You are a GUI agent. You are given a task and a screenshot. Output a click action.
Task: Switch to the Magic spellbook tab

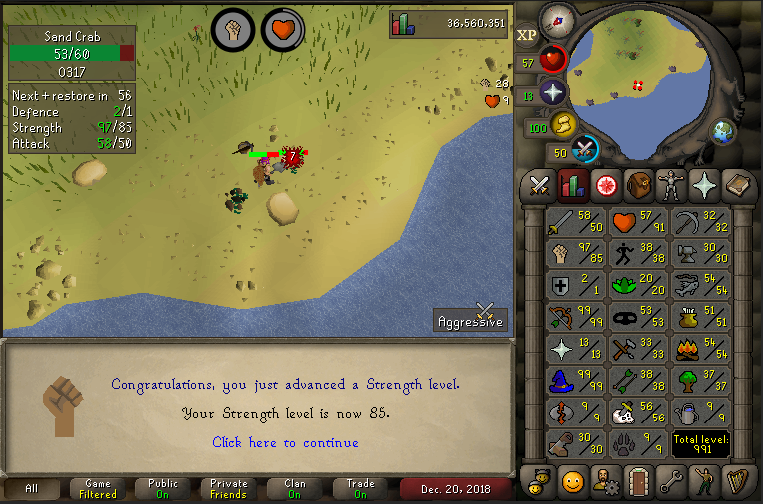[737, 185]
